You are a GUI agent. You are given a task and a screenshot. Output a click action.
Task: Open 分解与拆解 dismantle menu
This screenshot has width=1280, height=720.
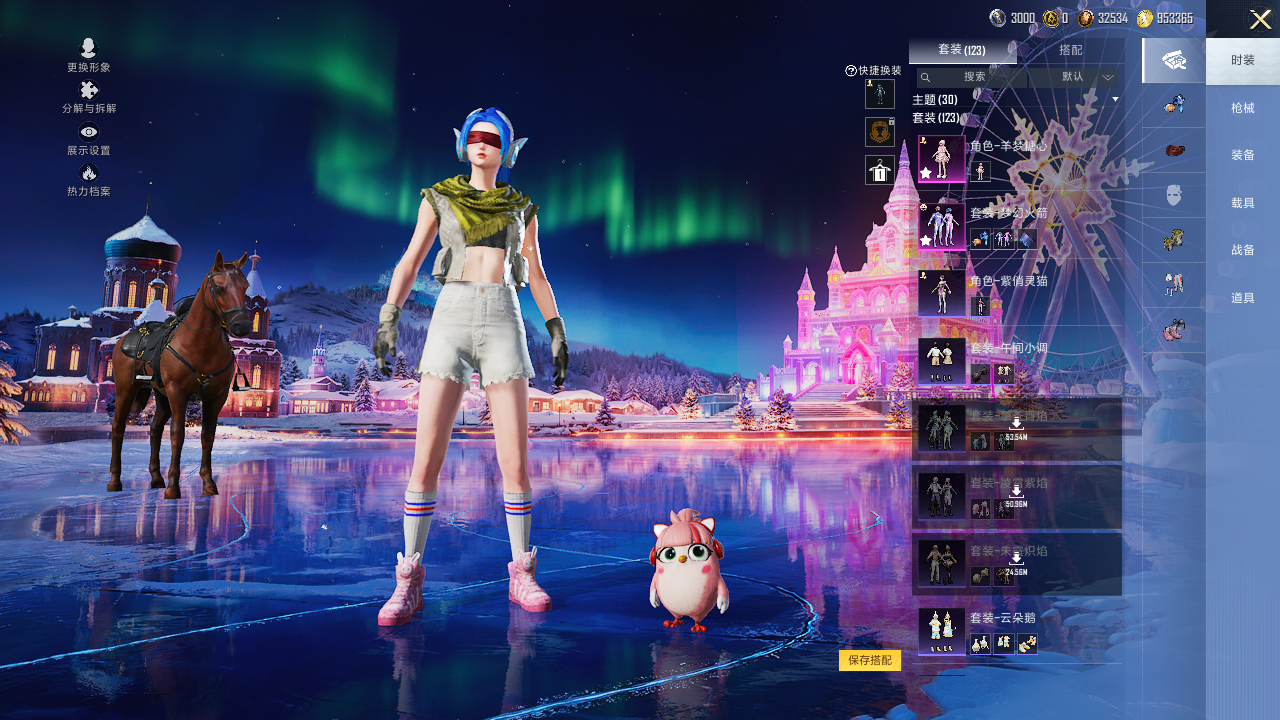coord(88,97)
